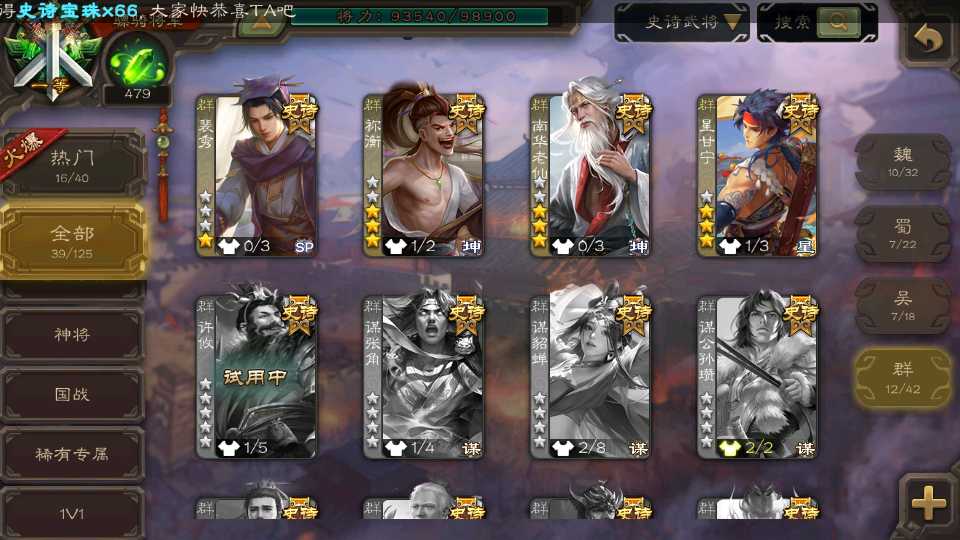Select the 群 faction filter
Image resolution: width=960 pixels, height=540 pixels.
click(903, 378)
